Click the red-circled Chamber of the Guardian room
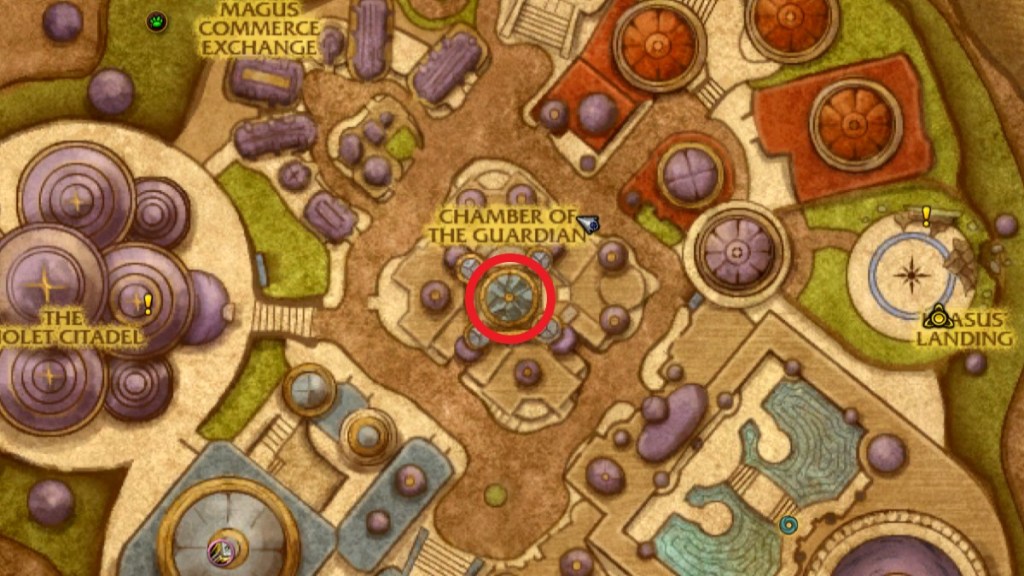Image resolution: width=1024 pixels, height=576 pixels. [509, 297]
